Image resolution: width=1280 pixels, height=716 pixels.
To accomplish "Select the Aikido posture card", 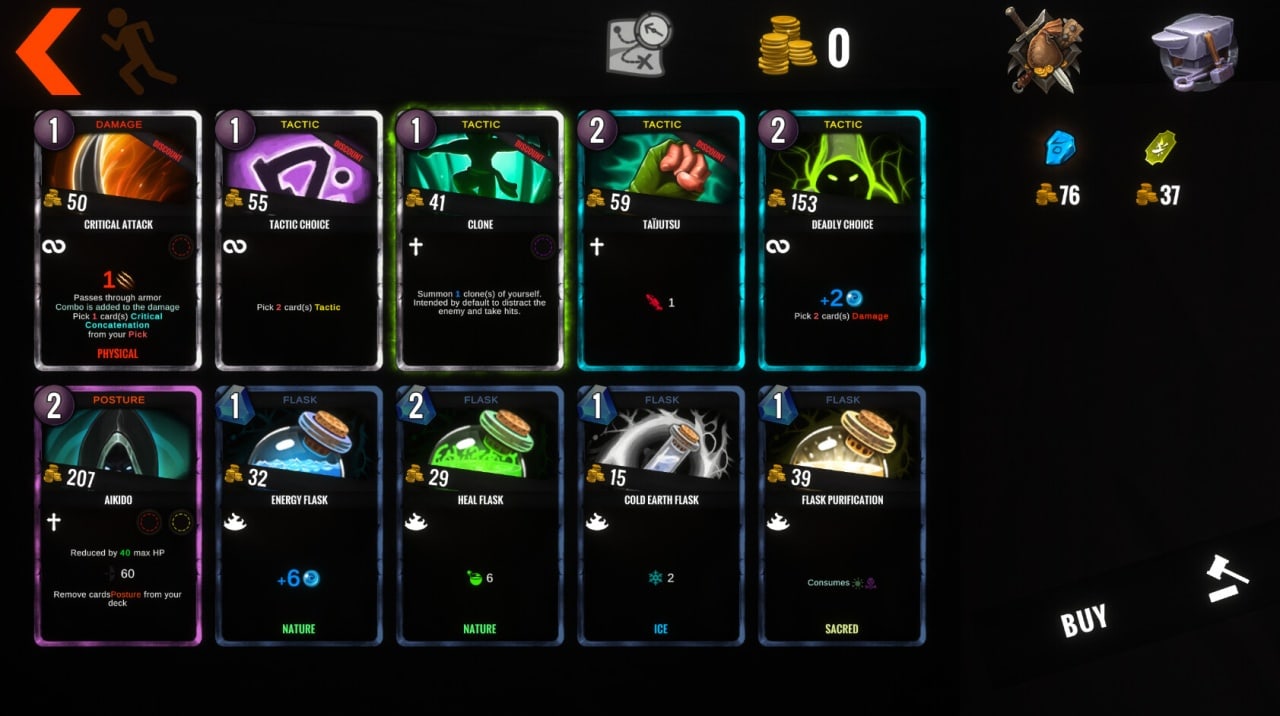I will [x=118, y=515].
